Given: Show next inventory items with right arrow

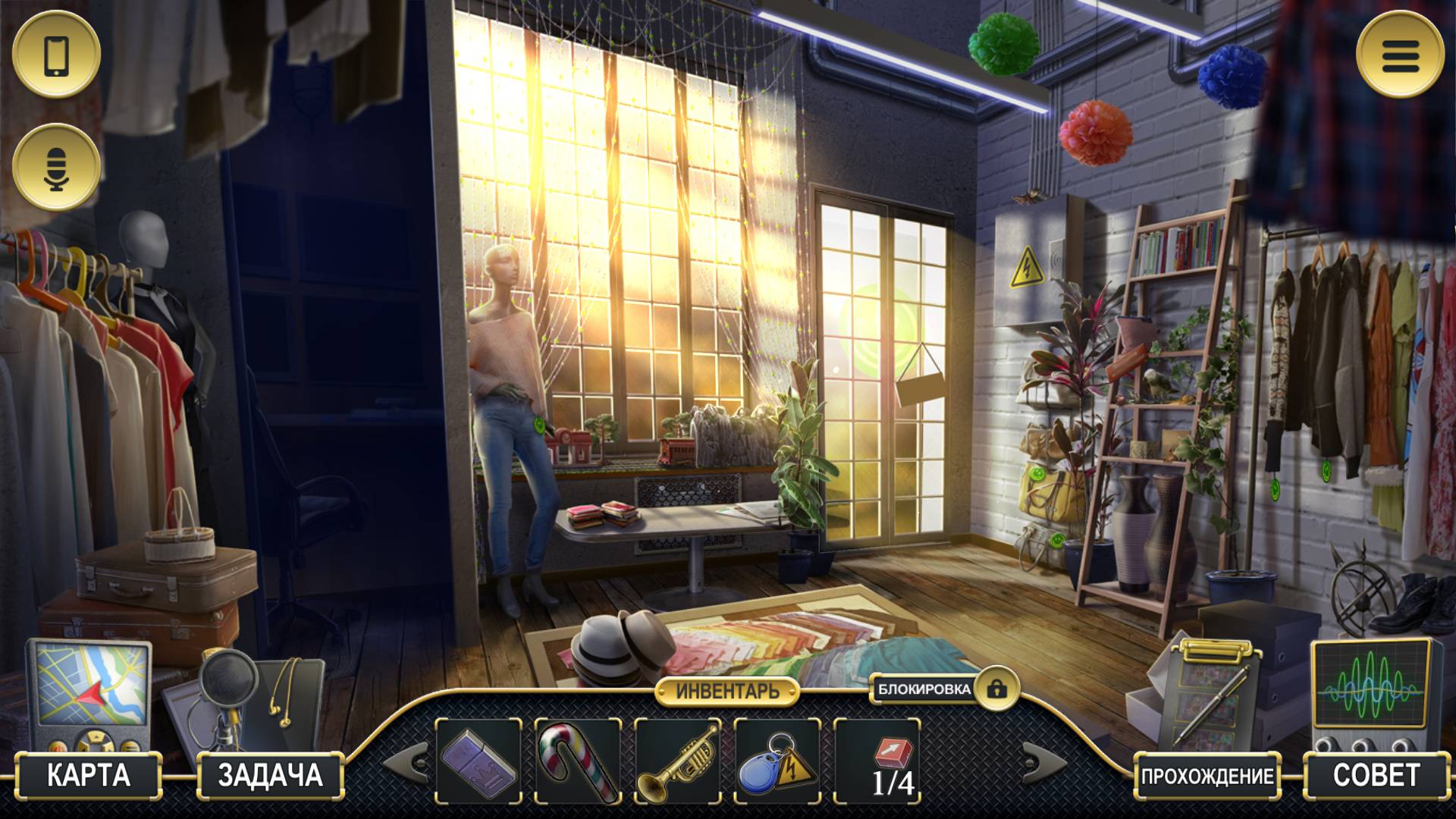Looking at the screenshot, I should pos(1044,761).
